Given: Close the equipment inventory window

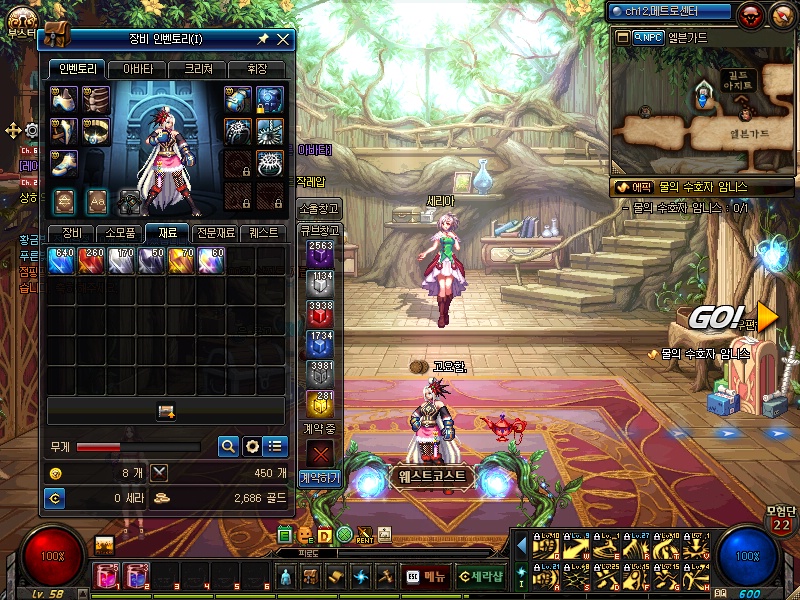Looking at the screenshot, I should coord(283,39).
